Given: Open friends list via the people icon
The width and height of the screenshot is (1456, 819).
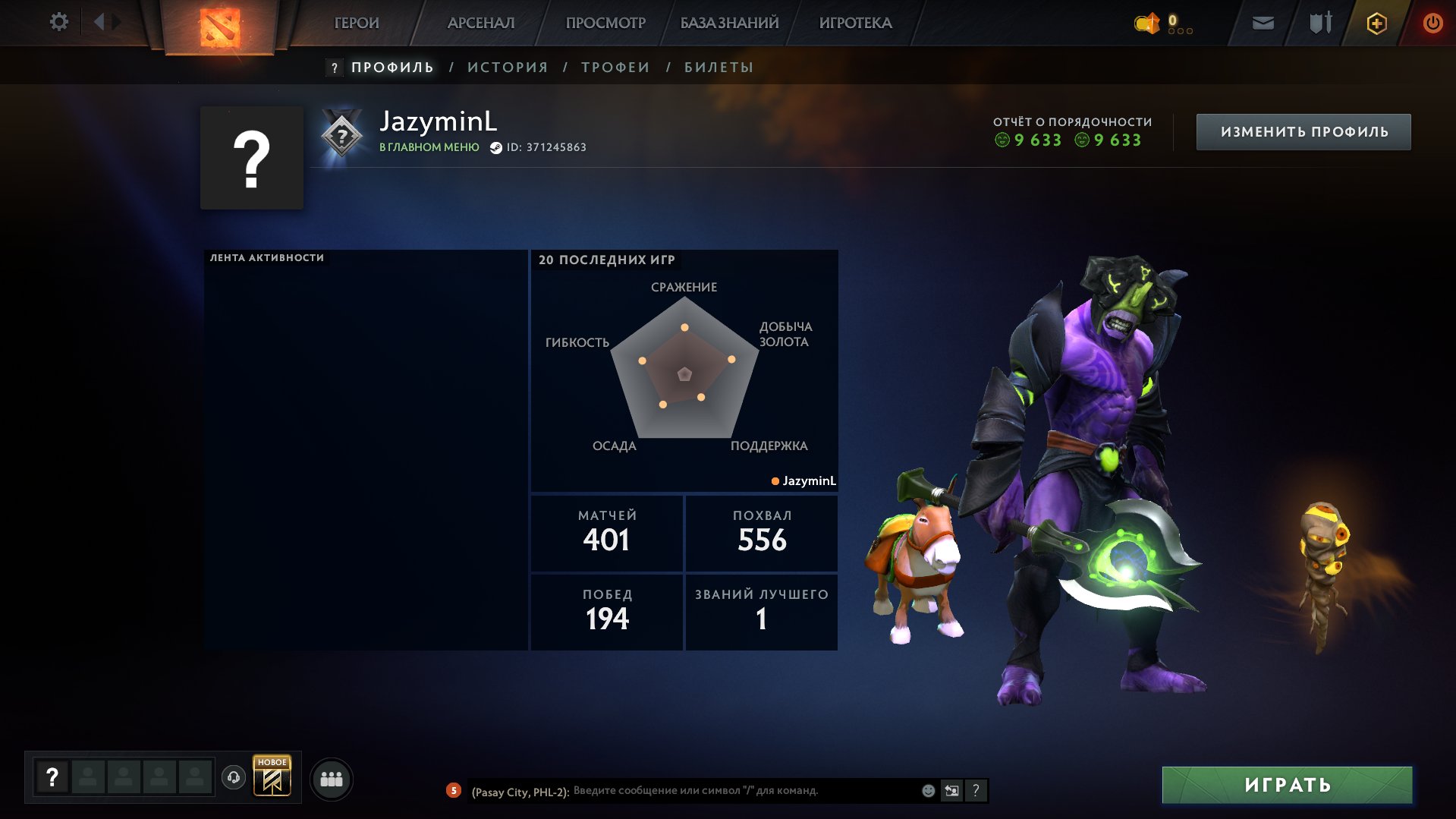Looking at the screenshot, I should point(330,778).
